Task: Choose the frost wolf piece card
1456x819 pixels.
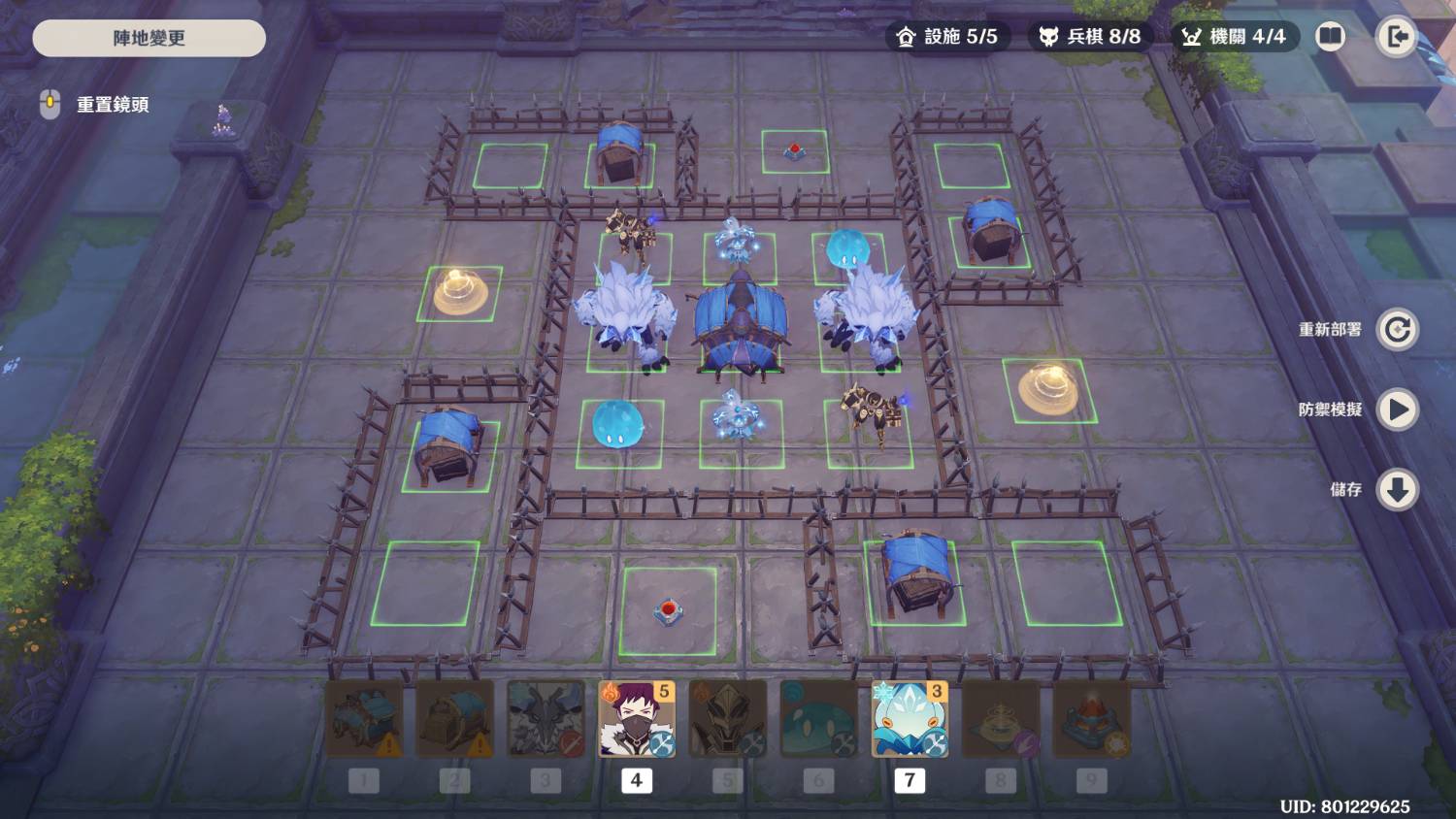Action: pos(546,719)
